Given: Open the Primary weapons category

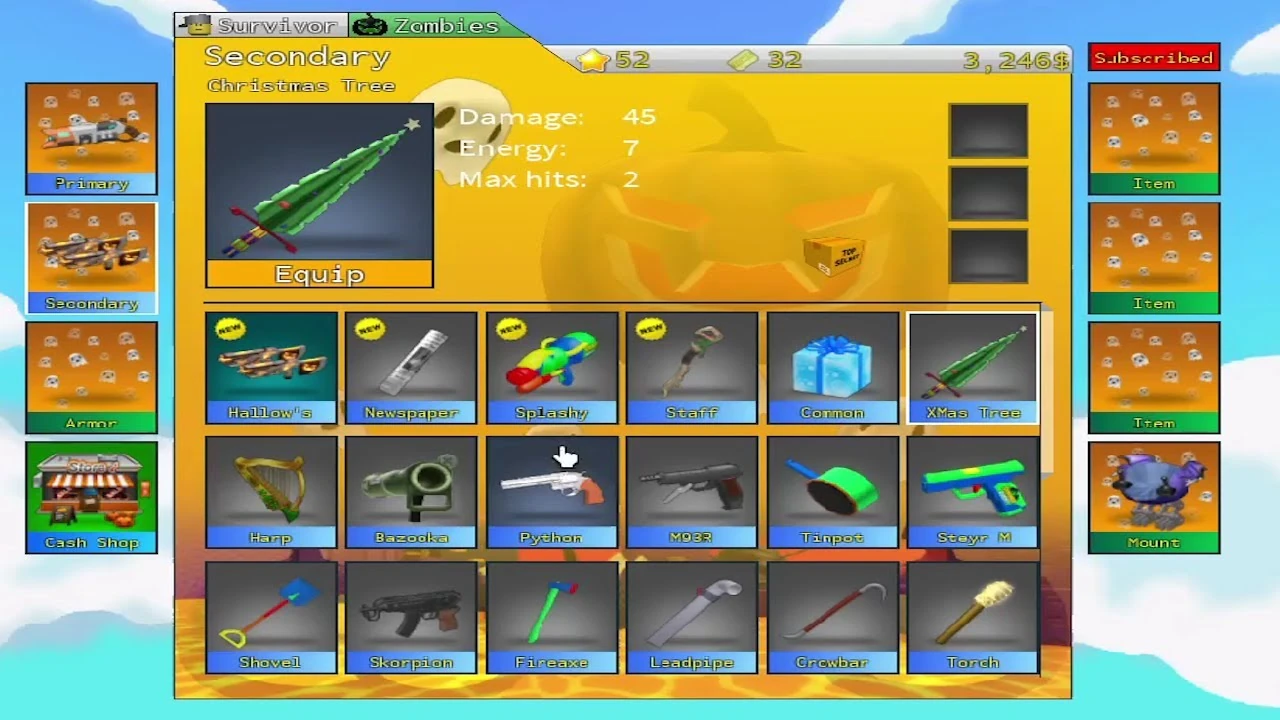Looking at the screenshot, I should pyautogui.click(x=91, y=138).
